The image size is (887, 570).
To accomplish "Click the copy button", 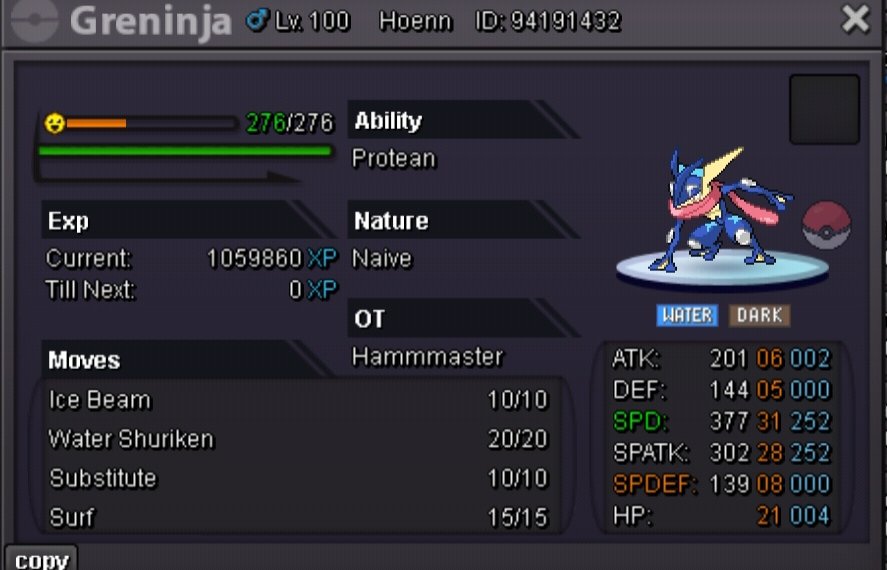I will 41,558.
